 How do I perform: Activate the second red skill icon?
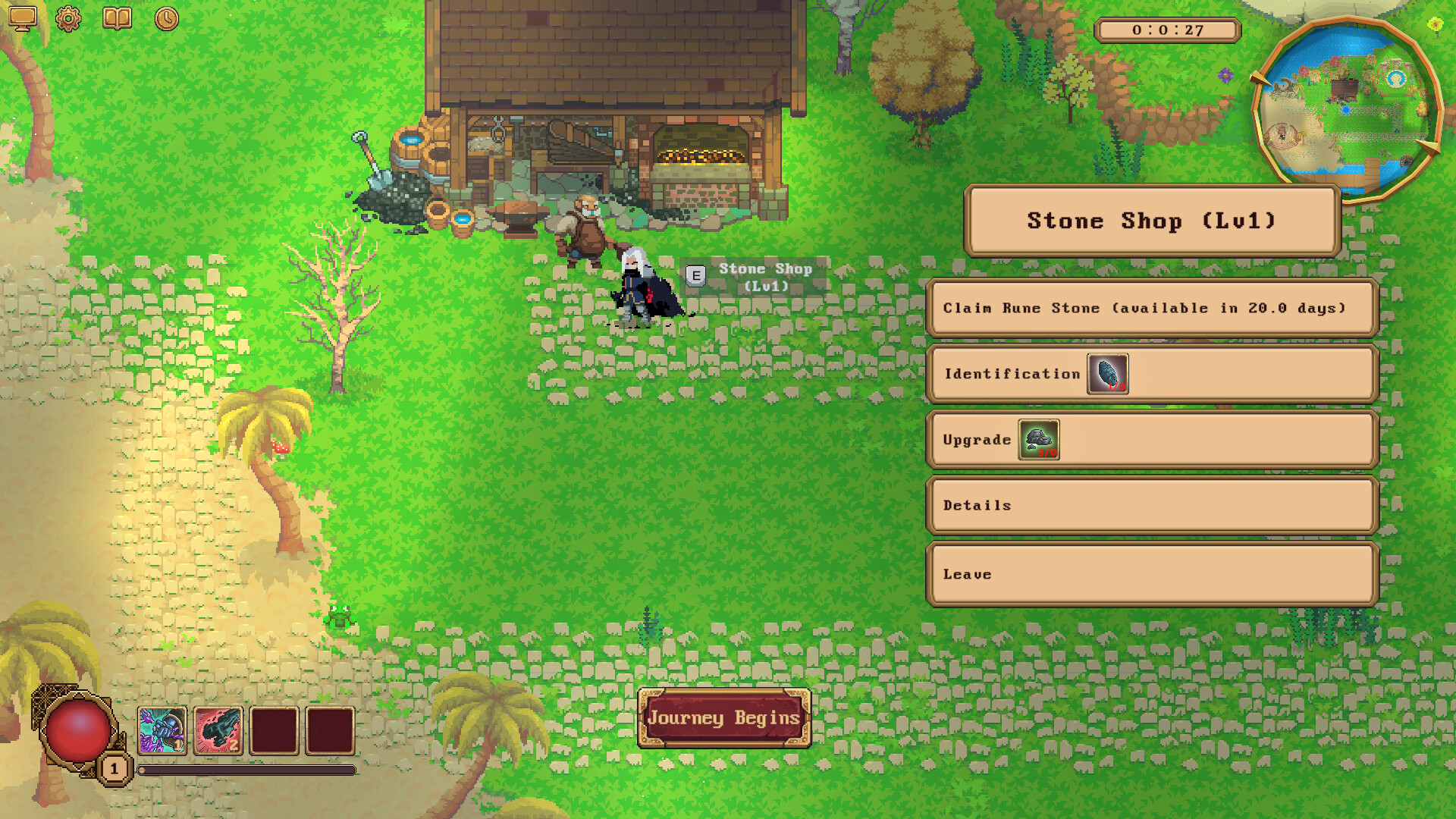(x=218, y=731)
